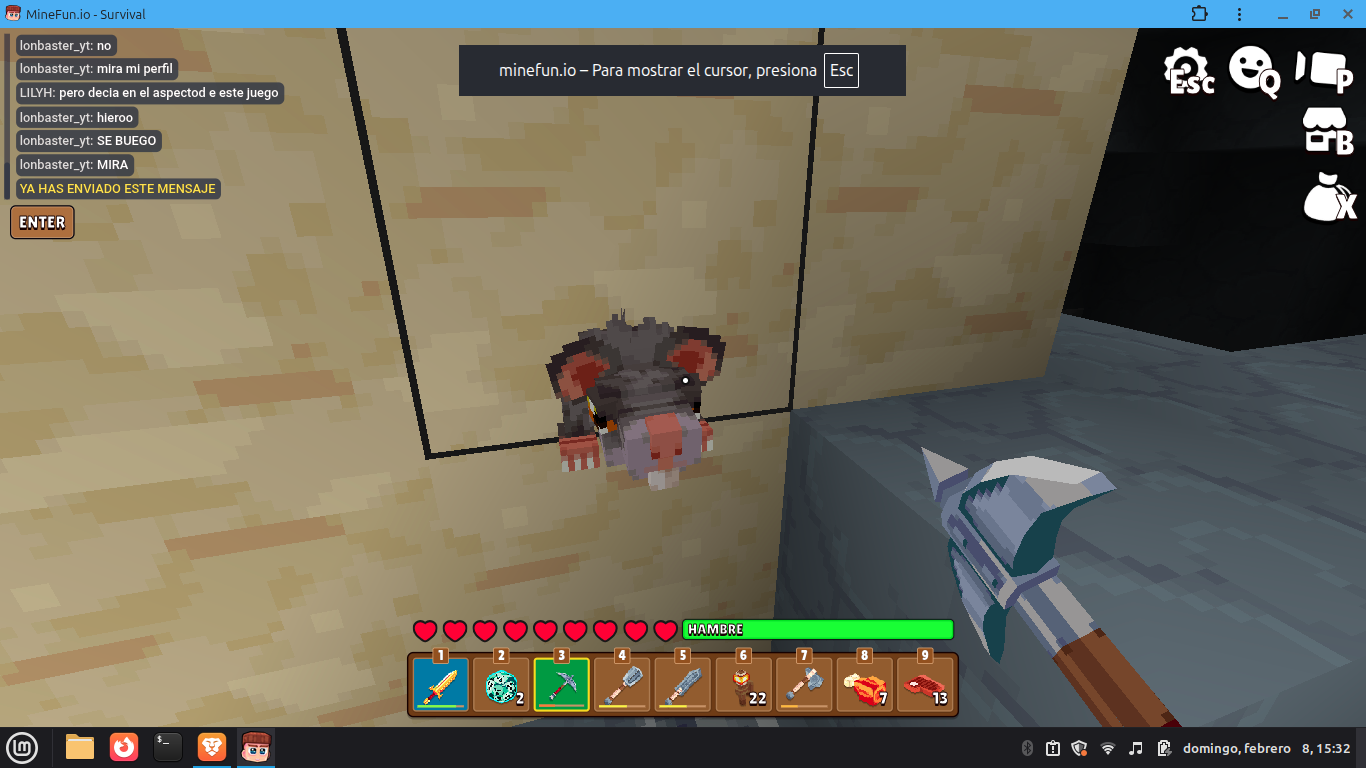The height and width of the screenshot is (768, 1366).
Task: Close the MineFun.io window
Action: pyautogui.click(x=1343, y=14)
